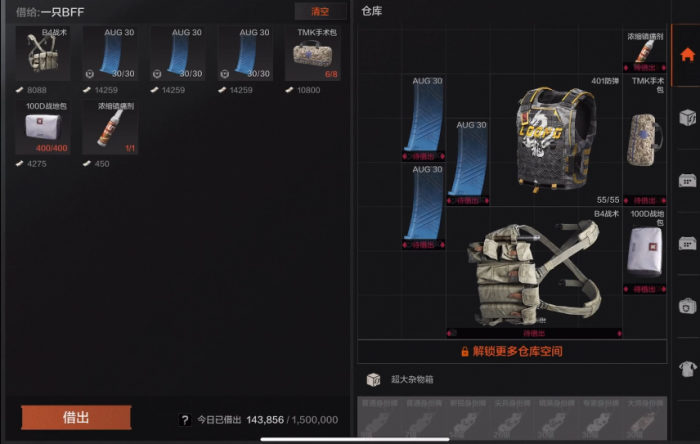Tap the orange 借出 lend button

click(x=76, y=418)
